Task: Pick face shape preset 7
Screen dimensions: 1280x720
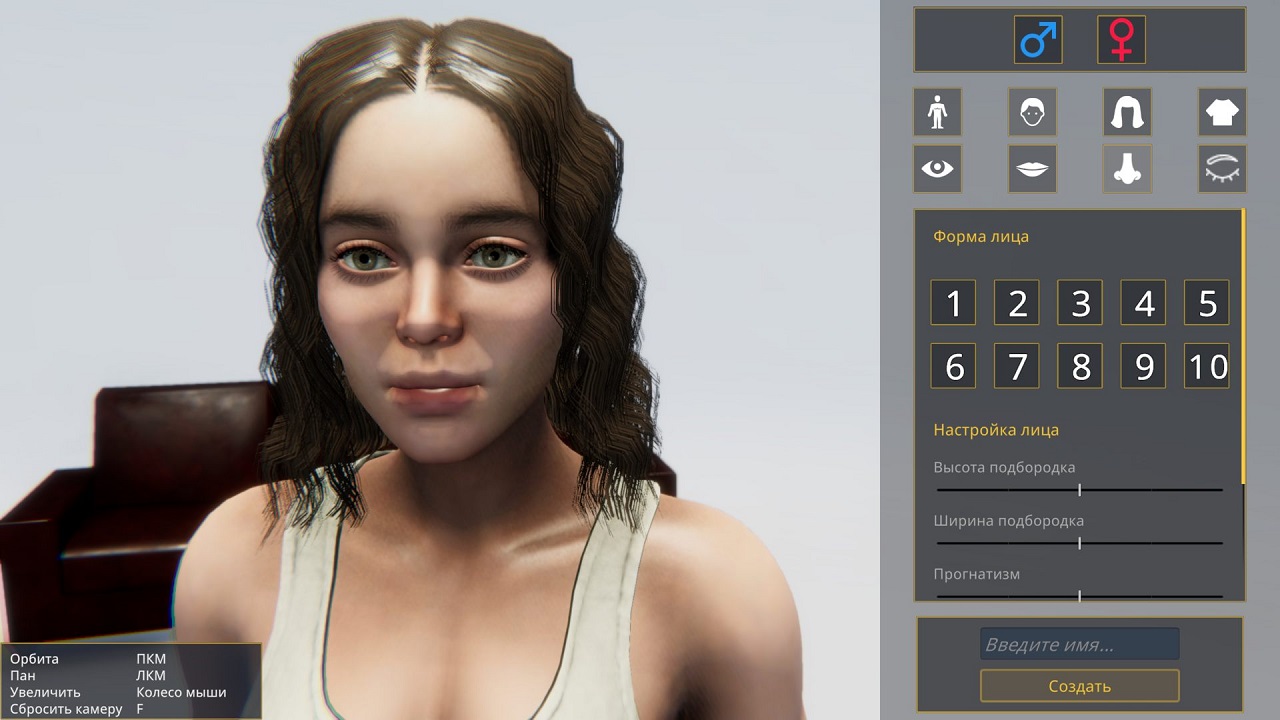Action: point(1017,366)
